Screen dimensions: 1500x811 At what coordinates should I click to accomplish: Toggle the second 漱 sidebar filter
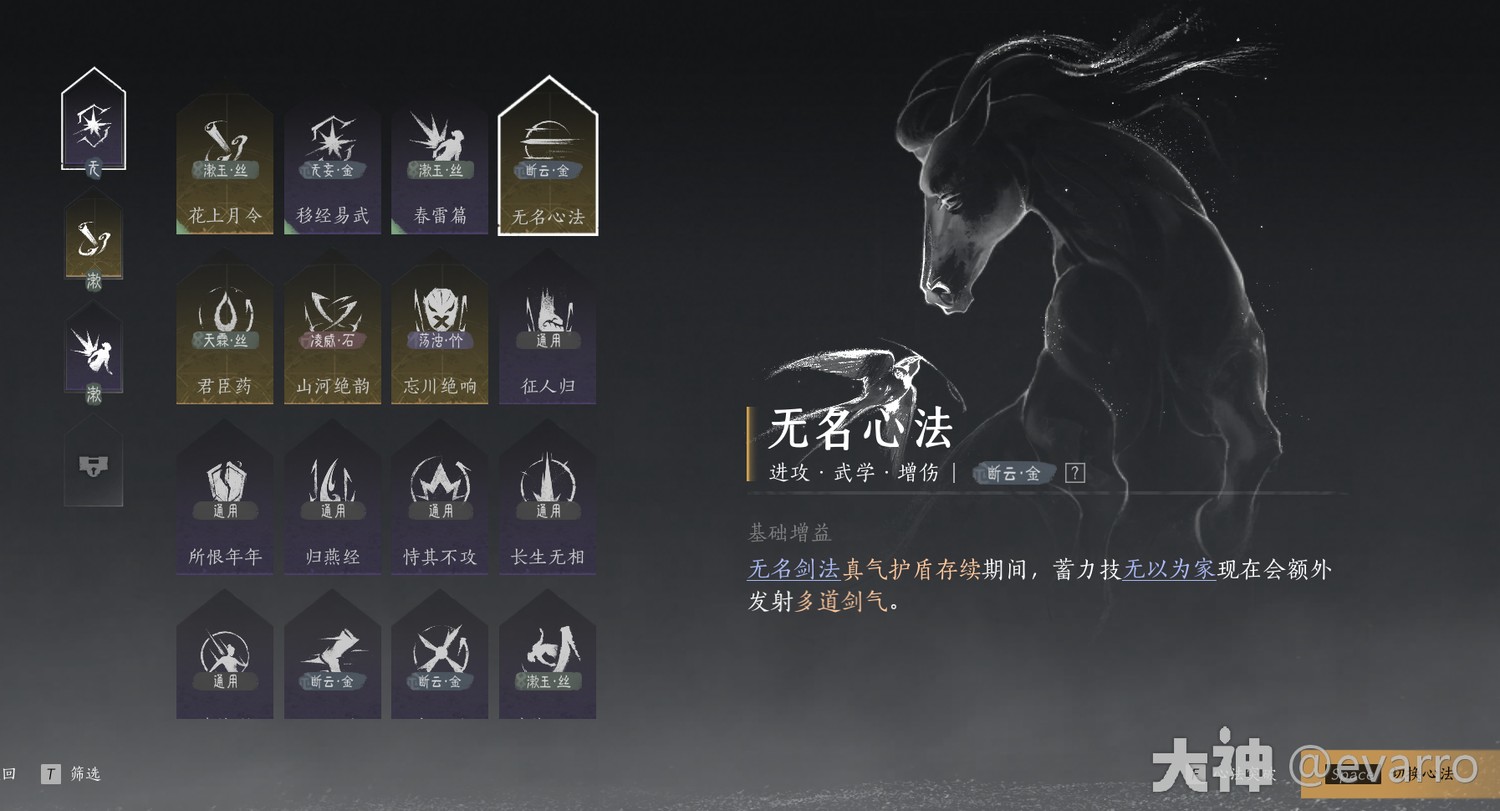[x=93, y=240]
